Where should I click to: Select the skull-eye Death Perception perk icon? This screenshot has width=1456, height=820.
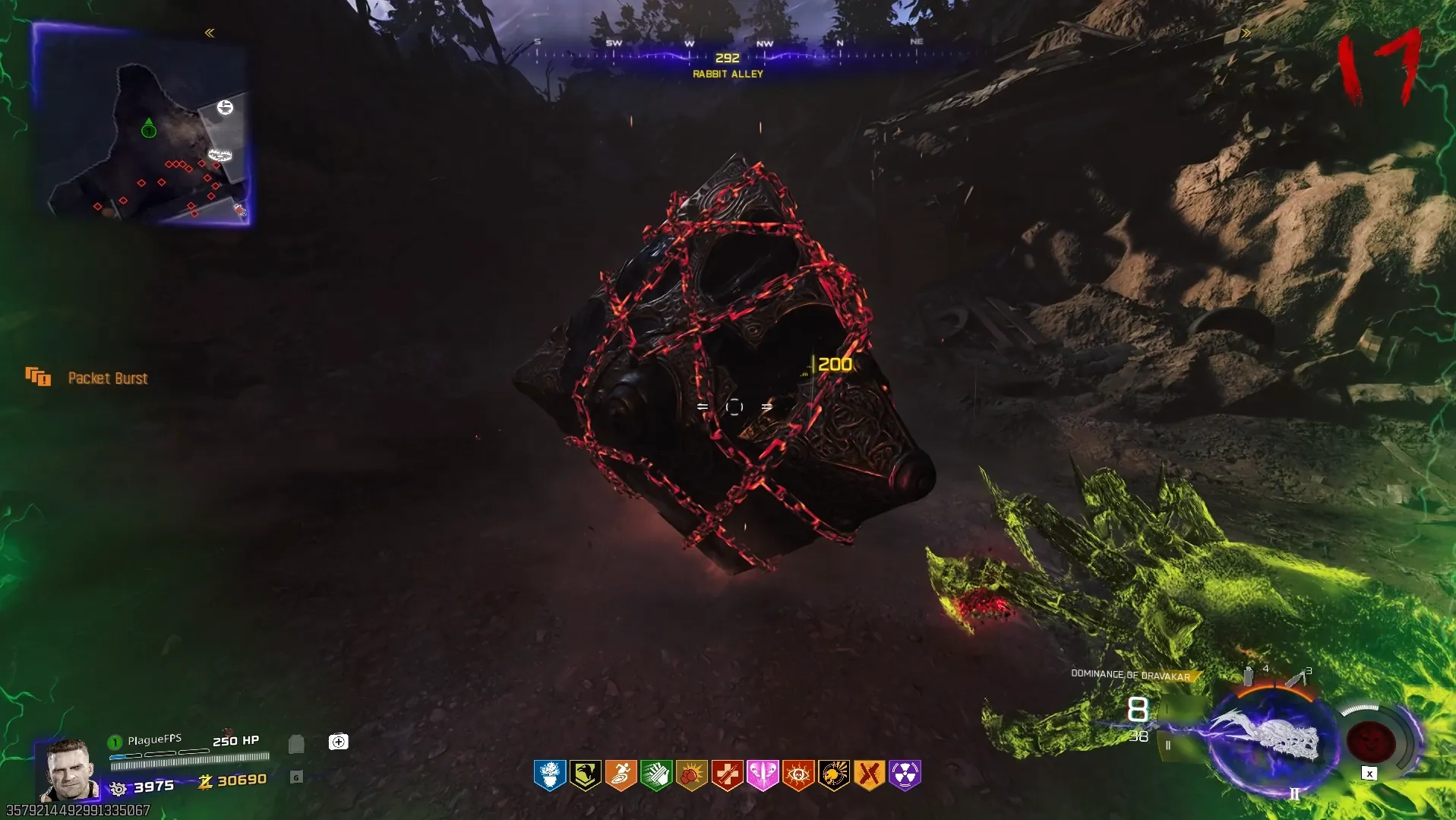798,775
